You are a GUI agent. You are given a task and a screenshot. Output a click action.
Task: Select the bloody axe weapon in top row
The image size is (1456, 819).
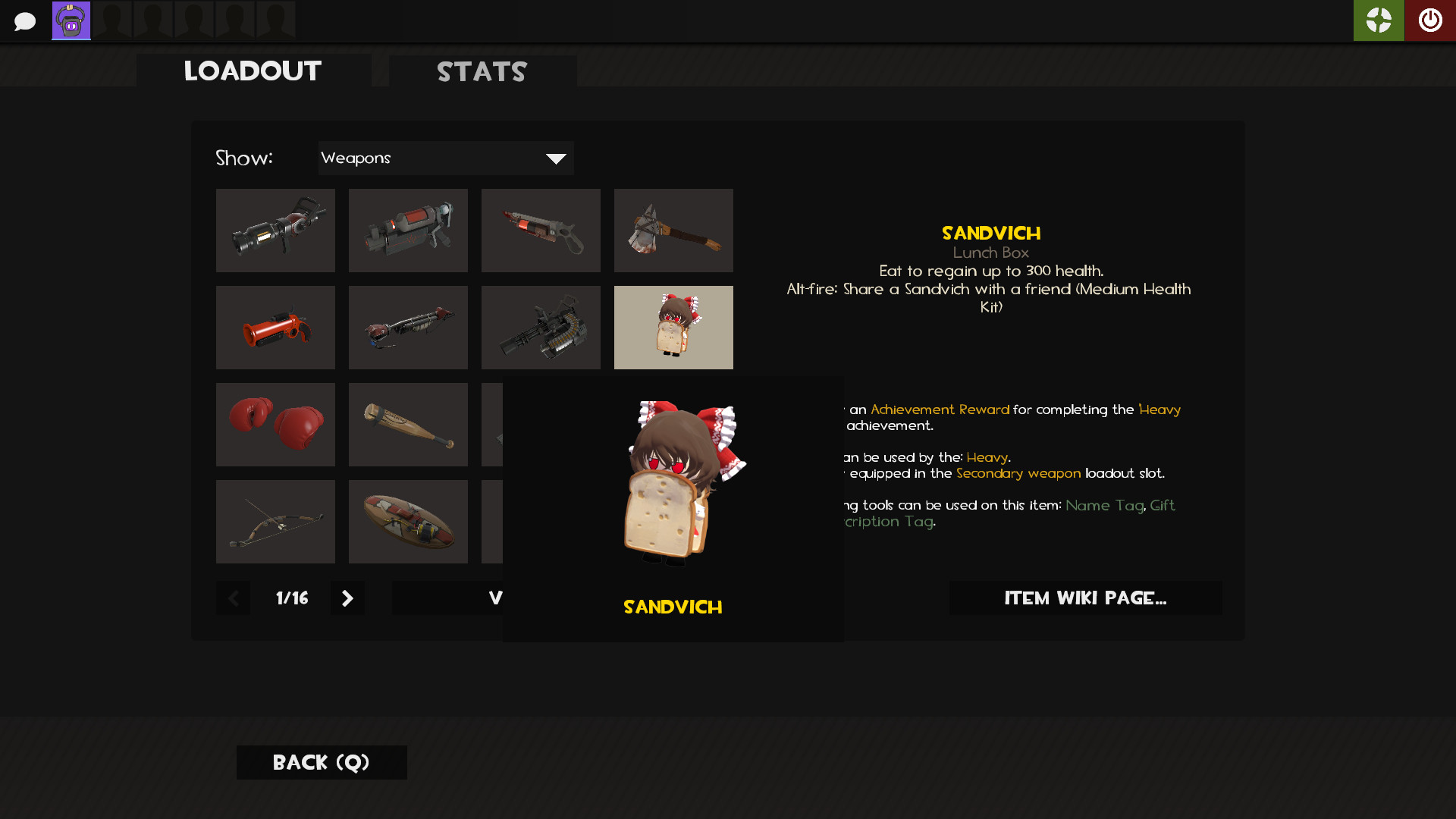pyautogui.click(x=673, y=230)
